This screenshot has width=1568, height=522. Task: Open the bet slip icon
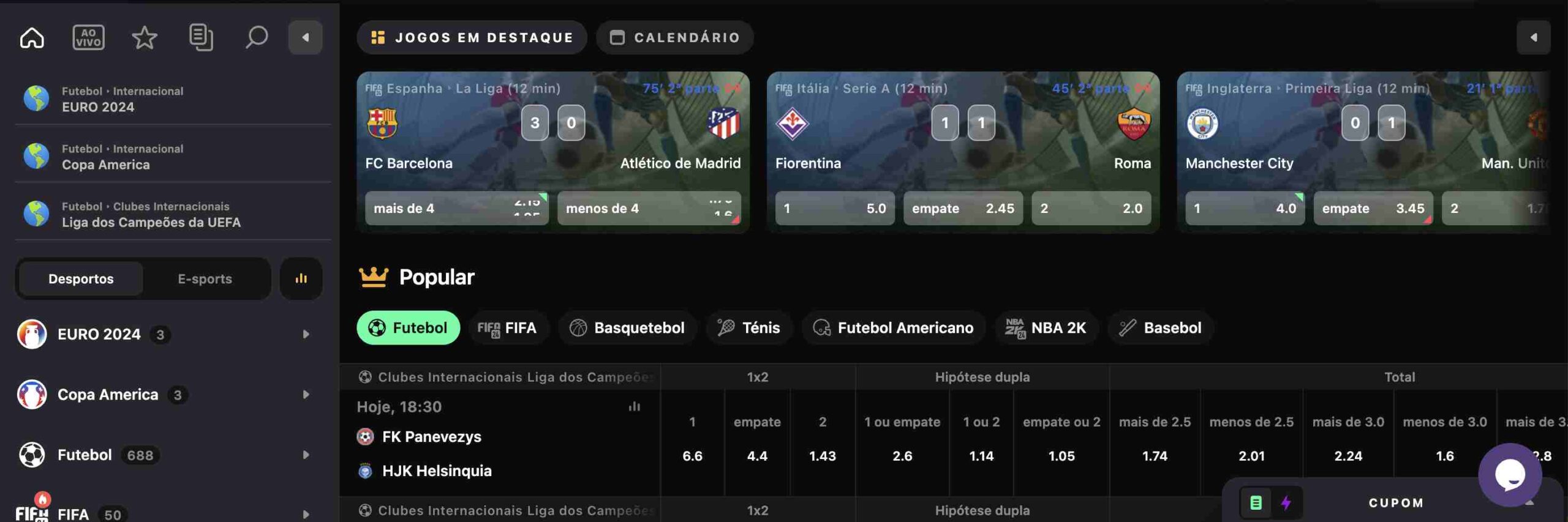[x=202, y=37]
